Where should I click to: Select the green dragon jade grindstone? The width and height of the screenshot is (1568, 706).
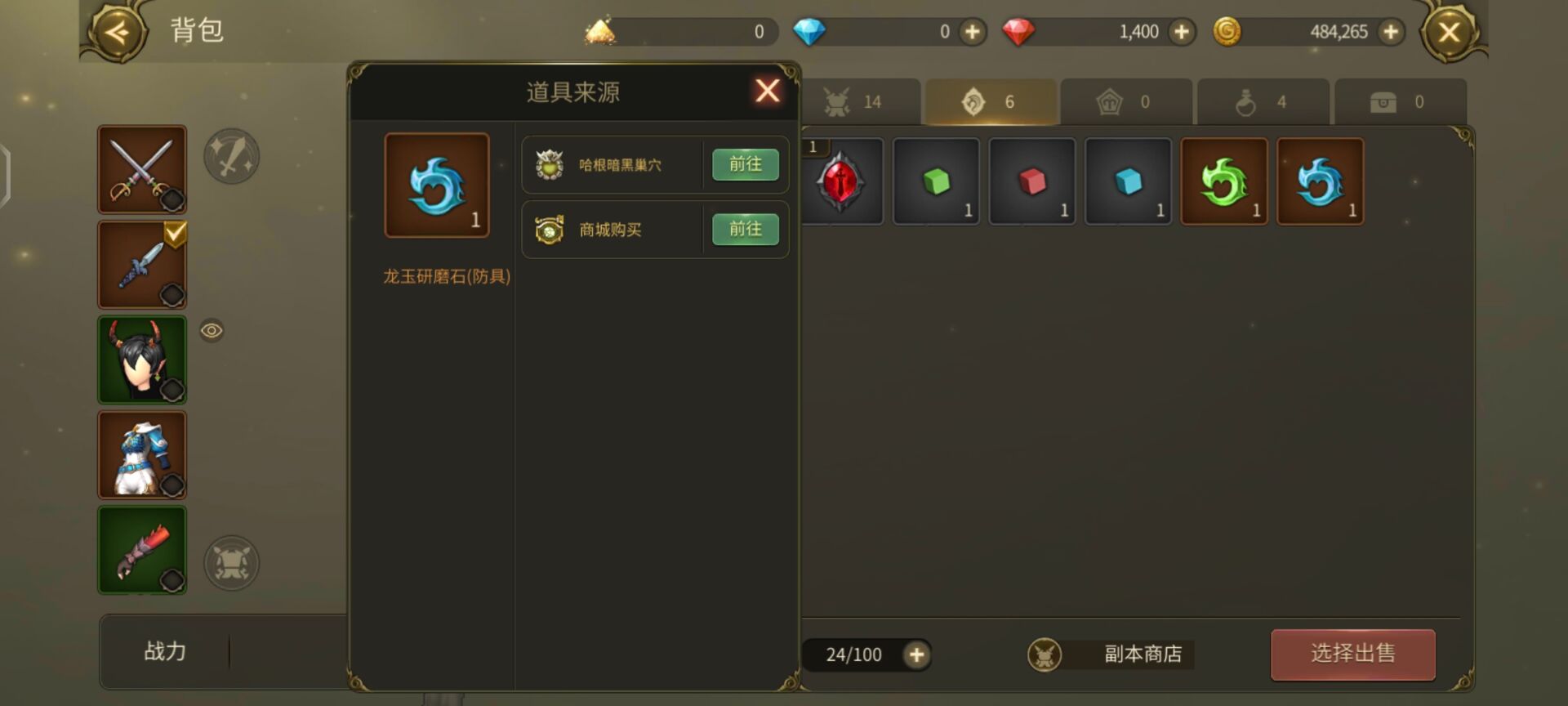click(1223, 181)
